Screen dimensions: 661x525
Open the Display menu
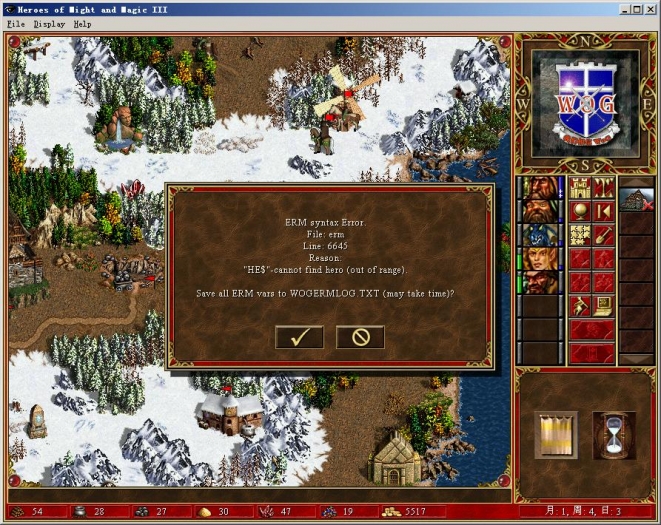49,23
